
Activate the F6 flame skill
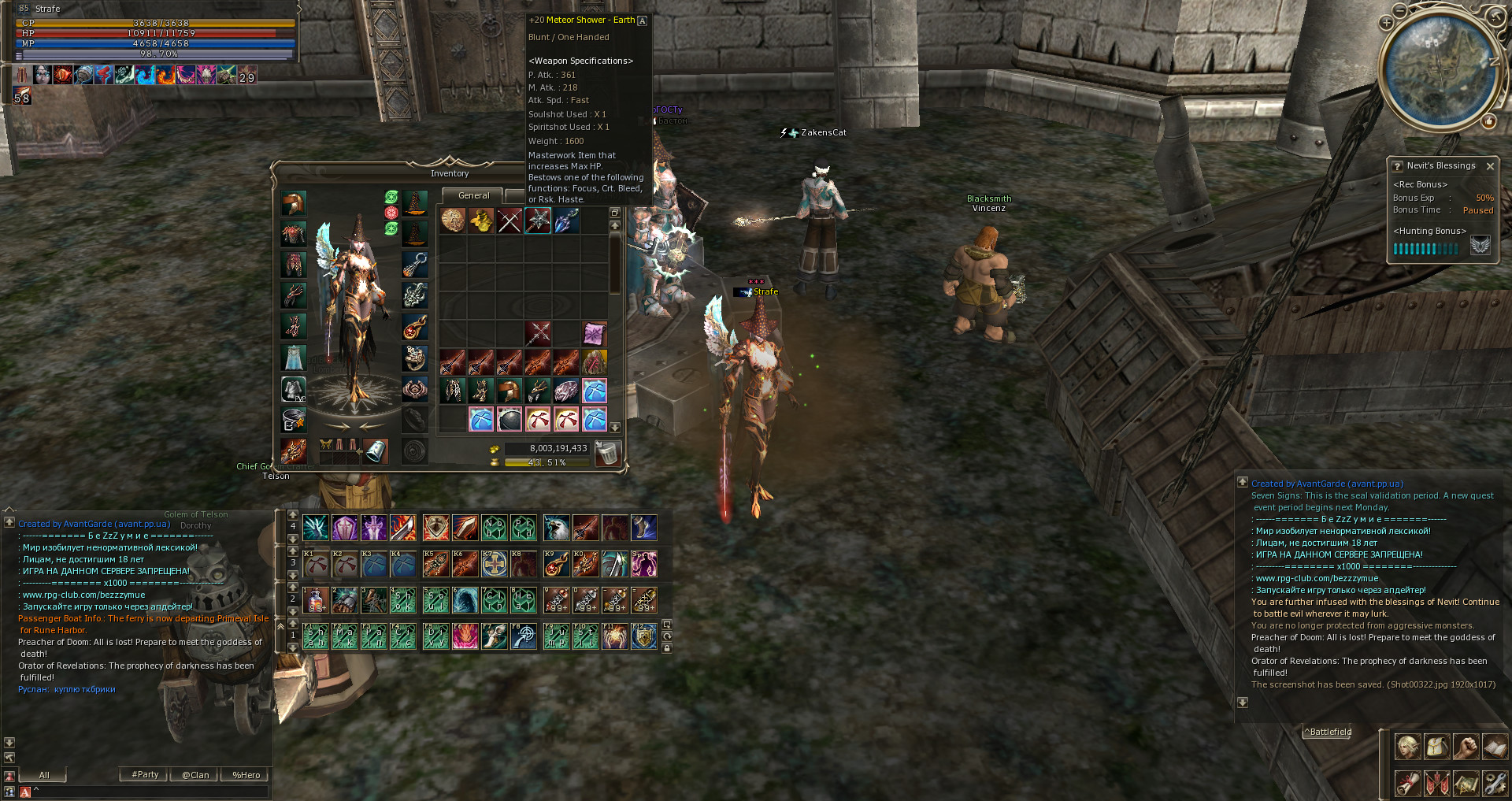click(x=465, y=636)
